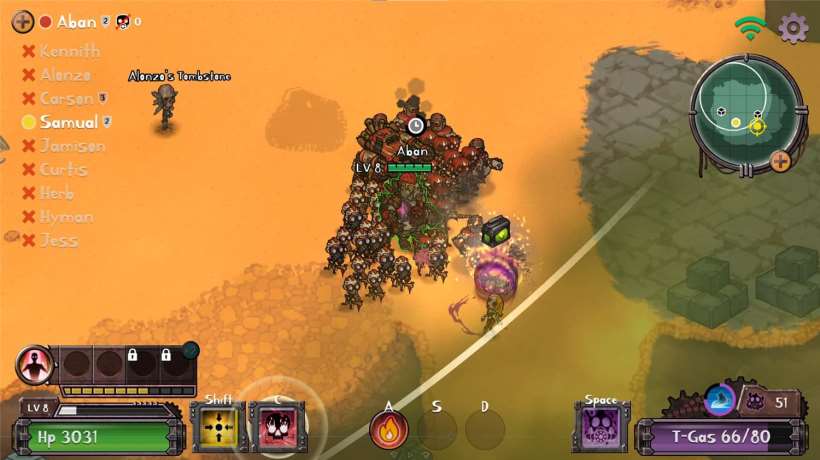Select Aban in the player list
Viewport: 820px width, 460px height.
tap(76, 21)
